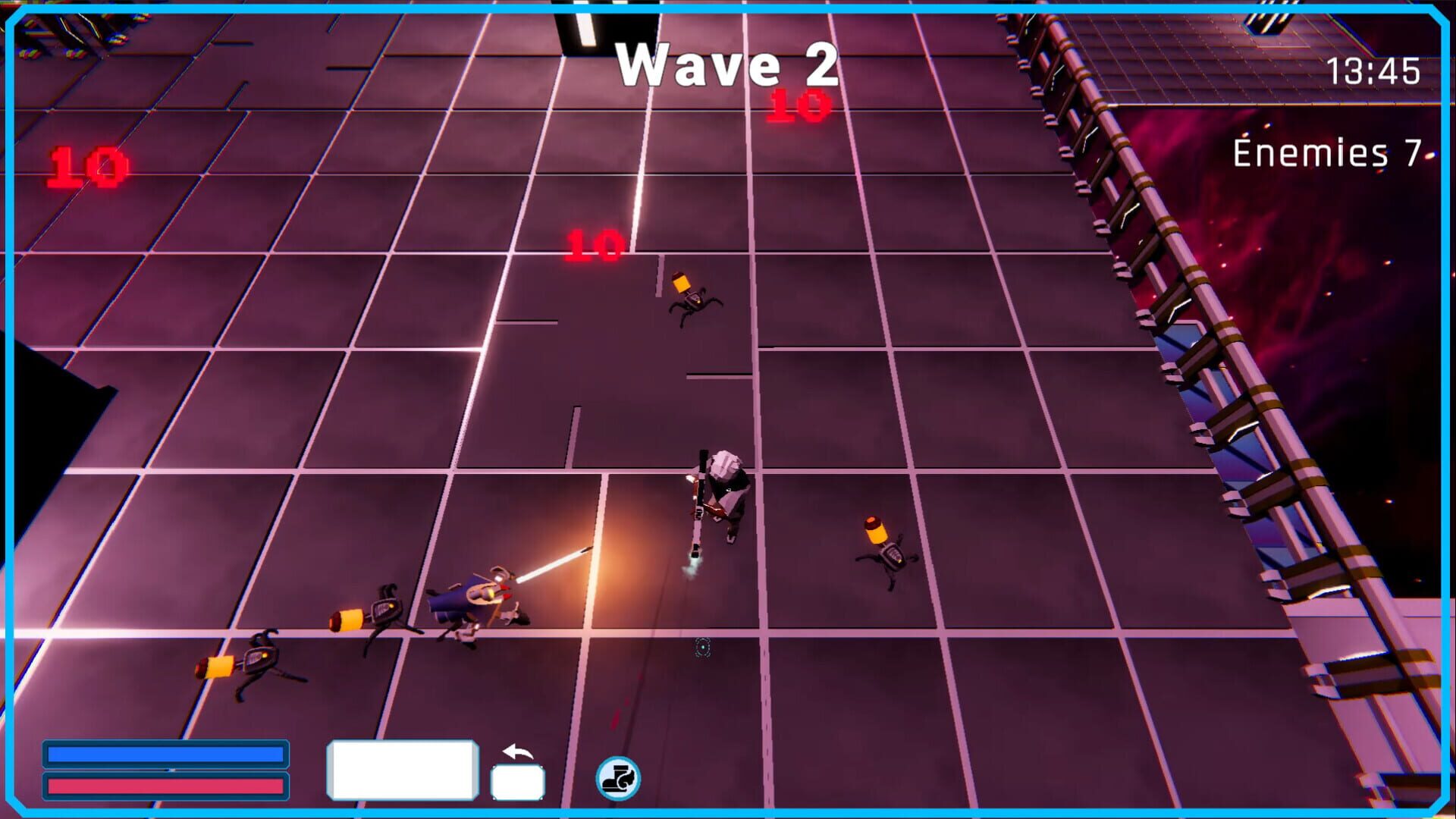The width and height of the screenshot is (1456, 819).
Task: Click the large white weapon slot box
Action: pyautogui.click(x=401, y=767)
